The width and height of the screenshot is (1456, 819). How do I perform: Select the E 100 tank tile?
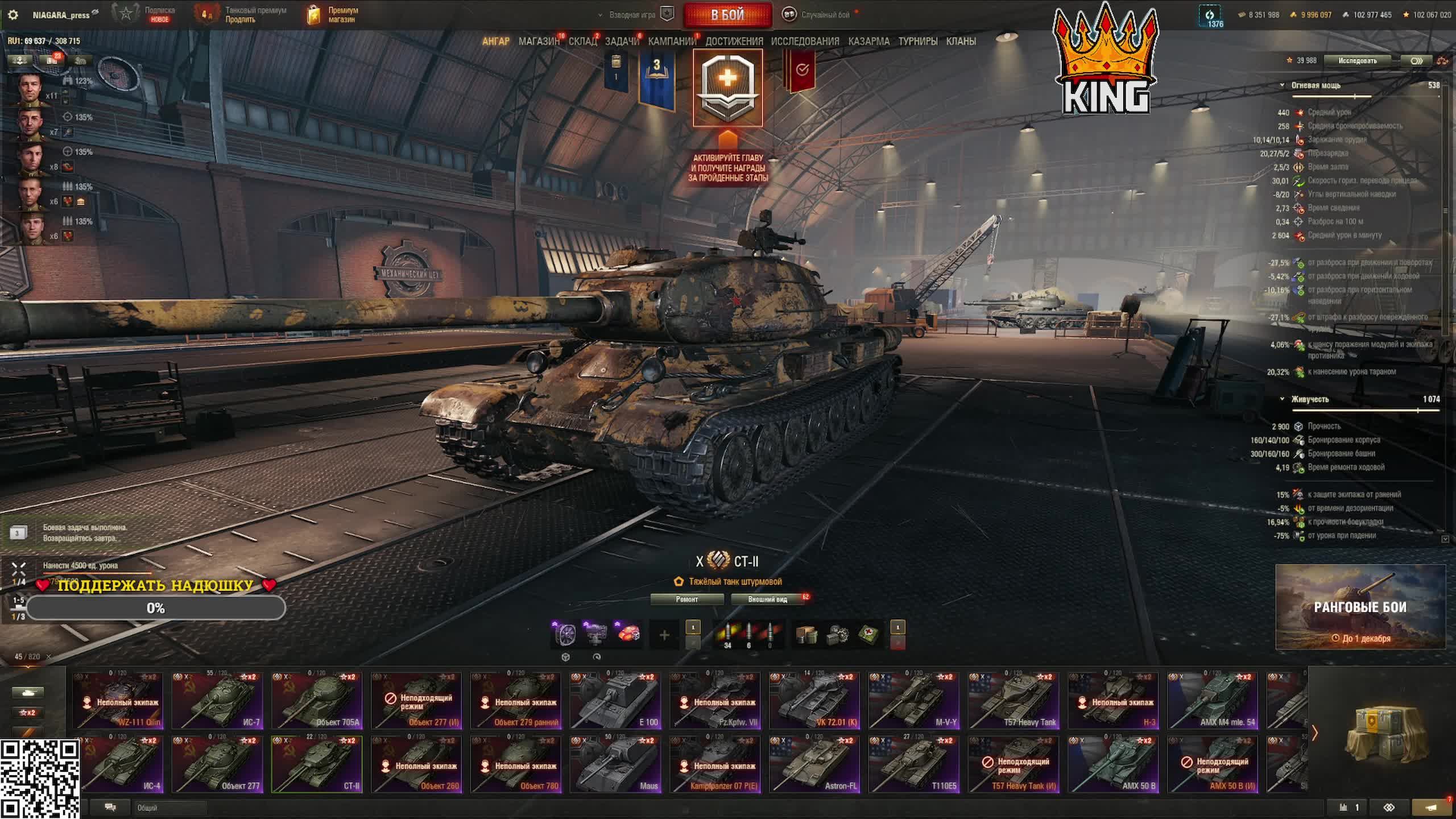tap(615, 701)
